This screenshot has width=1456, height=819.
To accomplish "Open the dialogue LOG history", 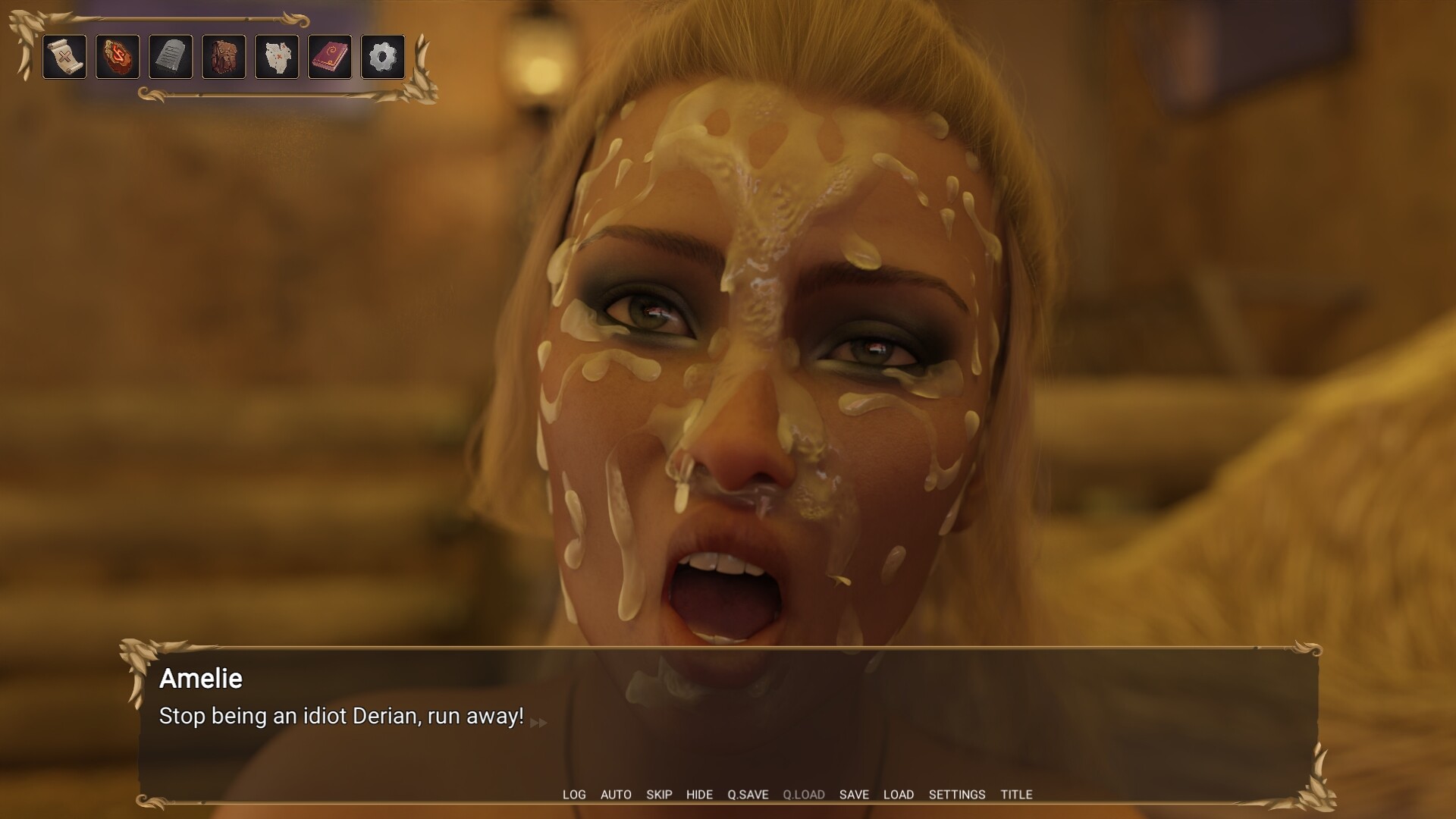I will (x=574, y=795).
